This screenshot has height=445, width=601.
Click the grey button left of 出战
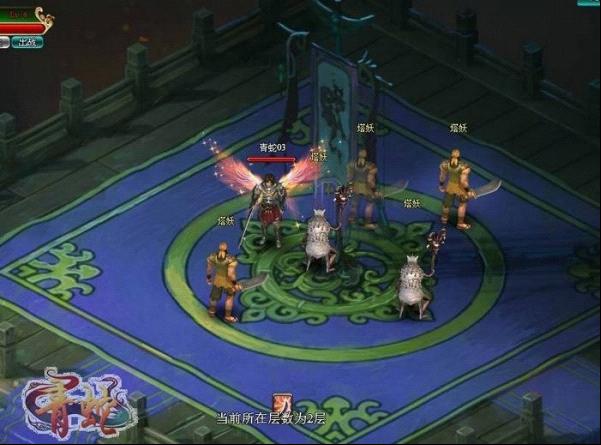[x=5, y=42]
